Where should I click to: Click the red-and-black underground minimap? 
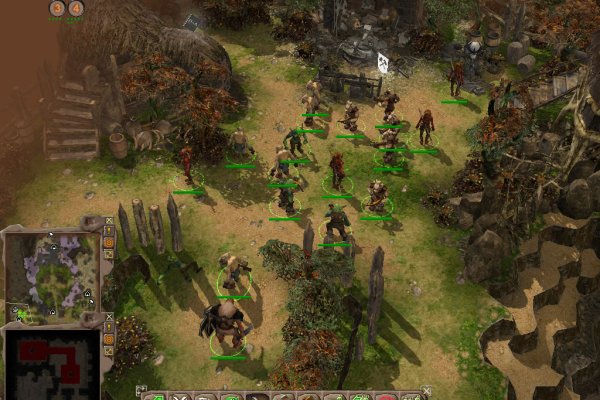tap(51, 360)
